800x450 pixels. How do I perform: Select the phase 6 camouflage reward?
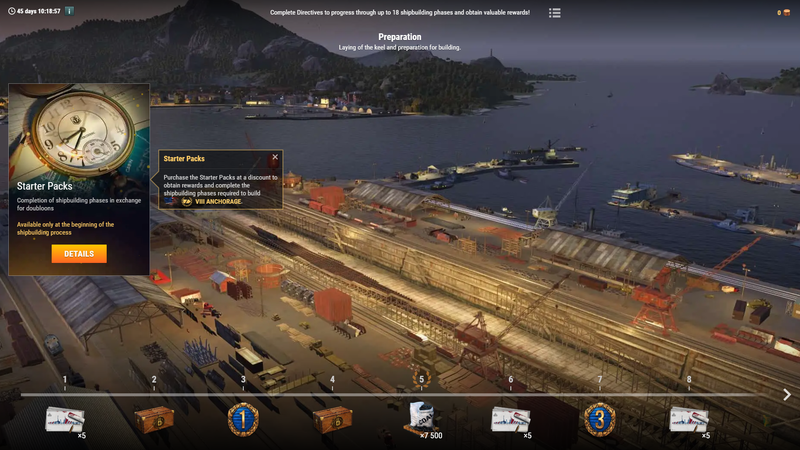[x=510, y=418]
